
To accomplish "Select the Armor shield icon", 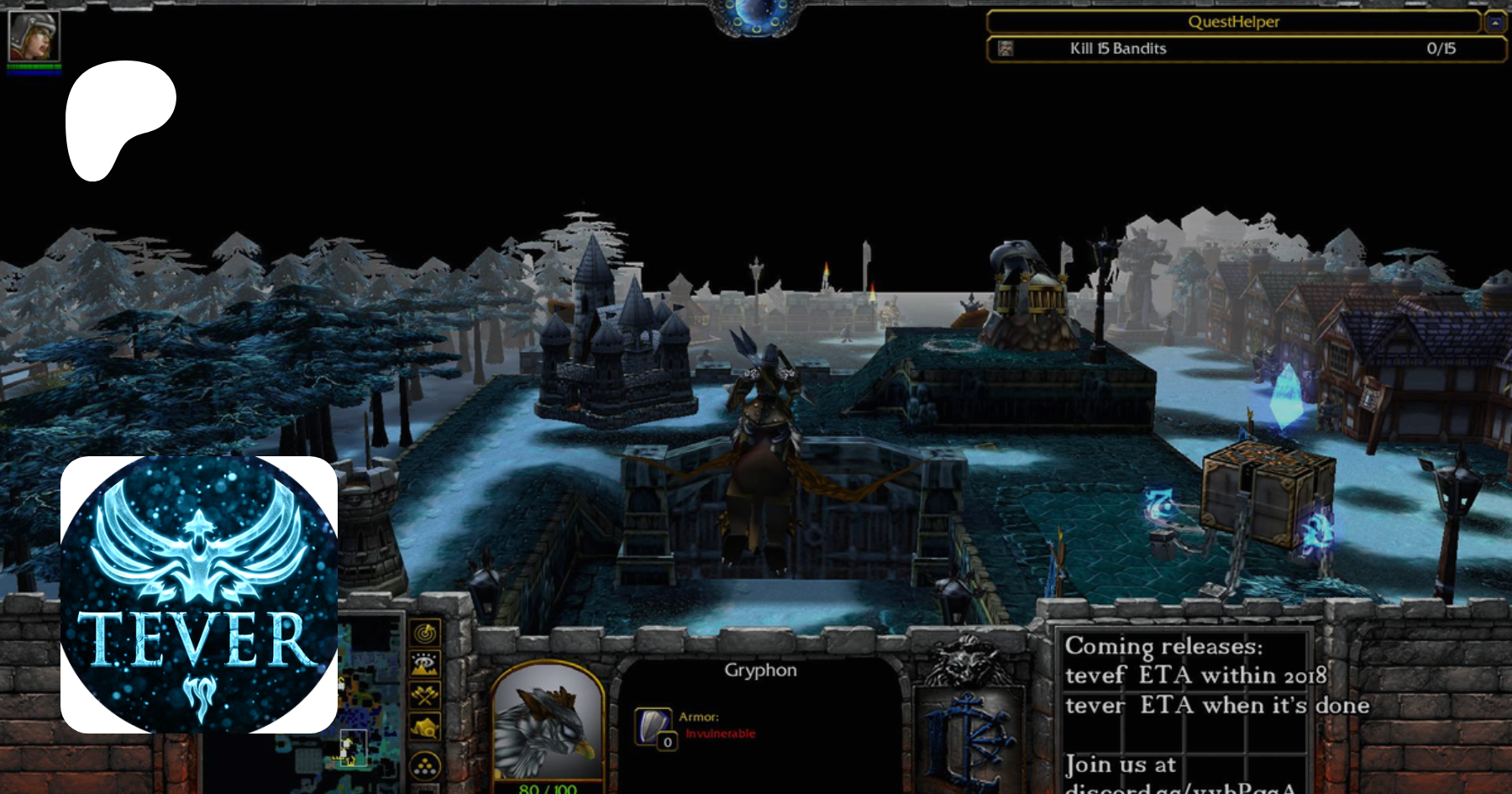I will [x=654, y=726].
